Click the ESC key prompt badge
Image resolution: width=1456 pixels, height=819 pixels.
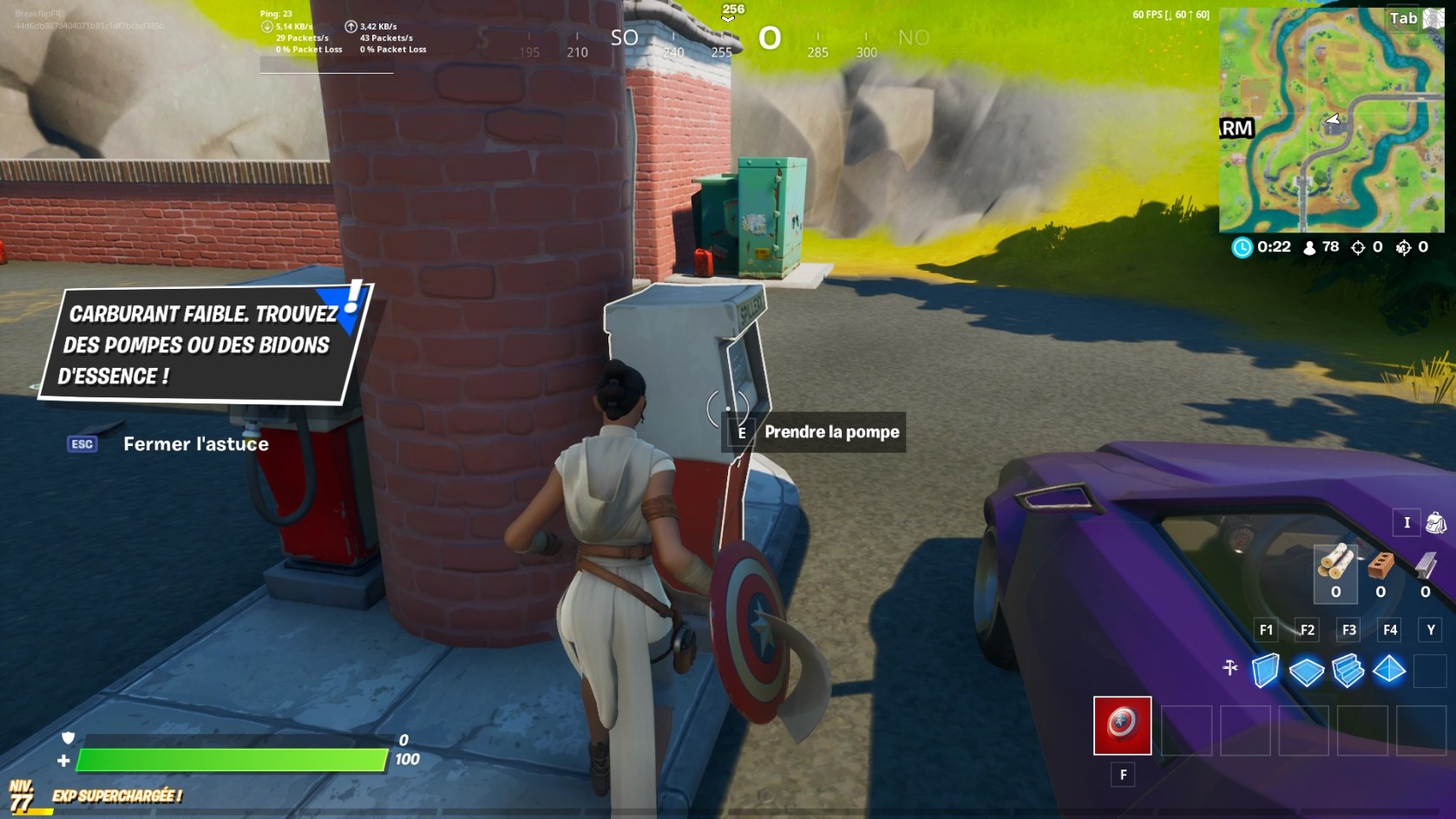pos(81,444)
